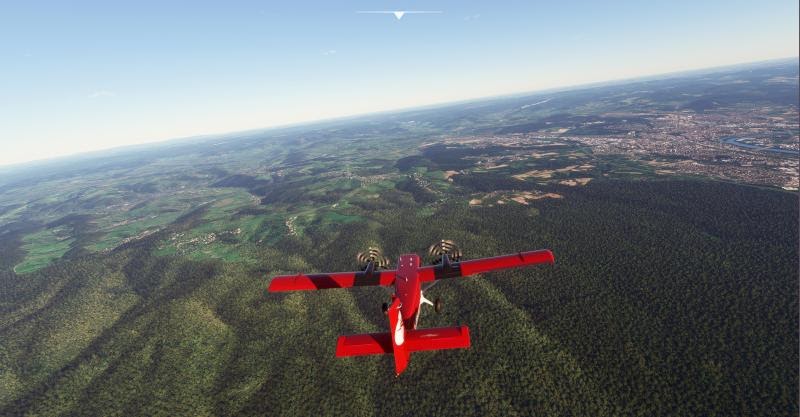Open the toolbar with the top arrow handle
This screenshot has height=417, width=800.
coord(399,14)
